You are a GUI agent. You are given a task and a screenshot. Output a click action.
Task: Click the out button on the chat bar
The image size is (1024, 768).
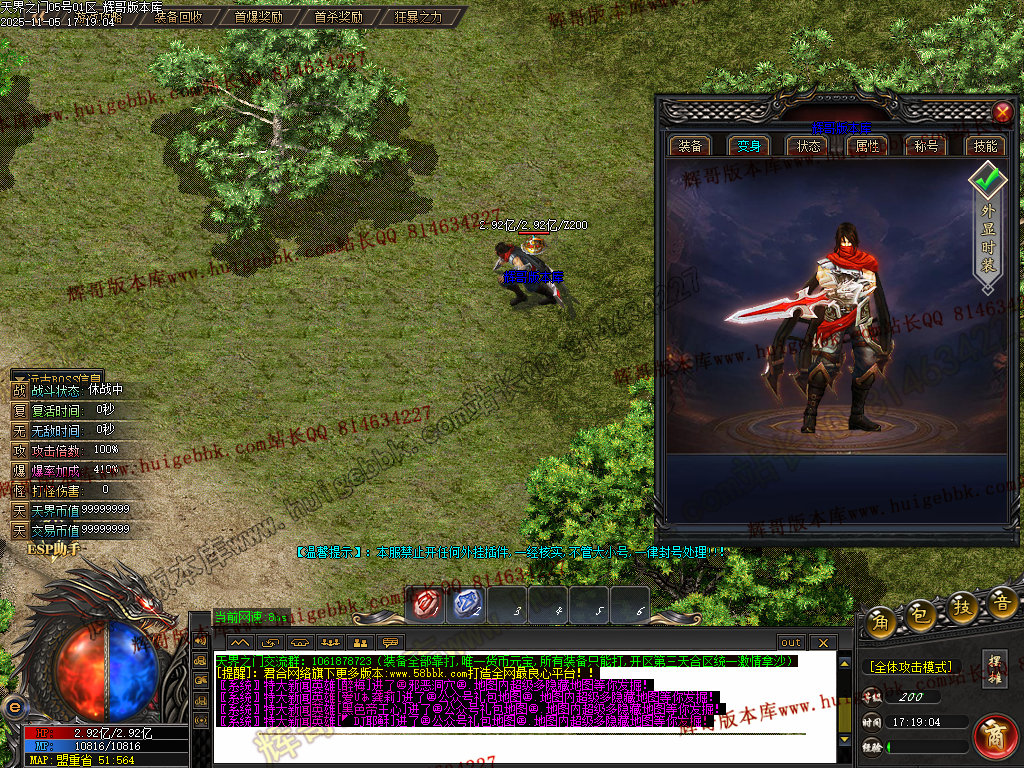(x=791, y=642)
